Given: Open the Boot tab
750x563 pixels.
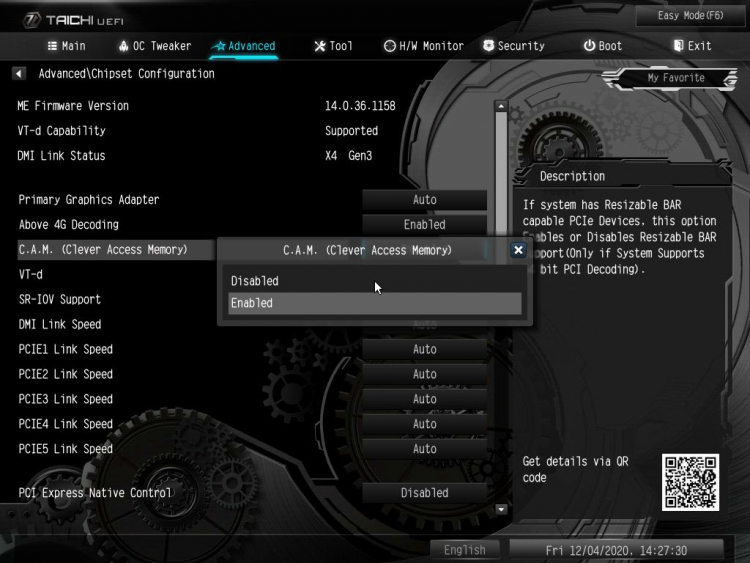Looking at the screenshot, I should click(603, 46).
